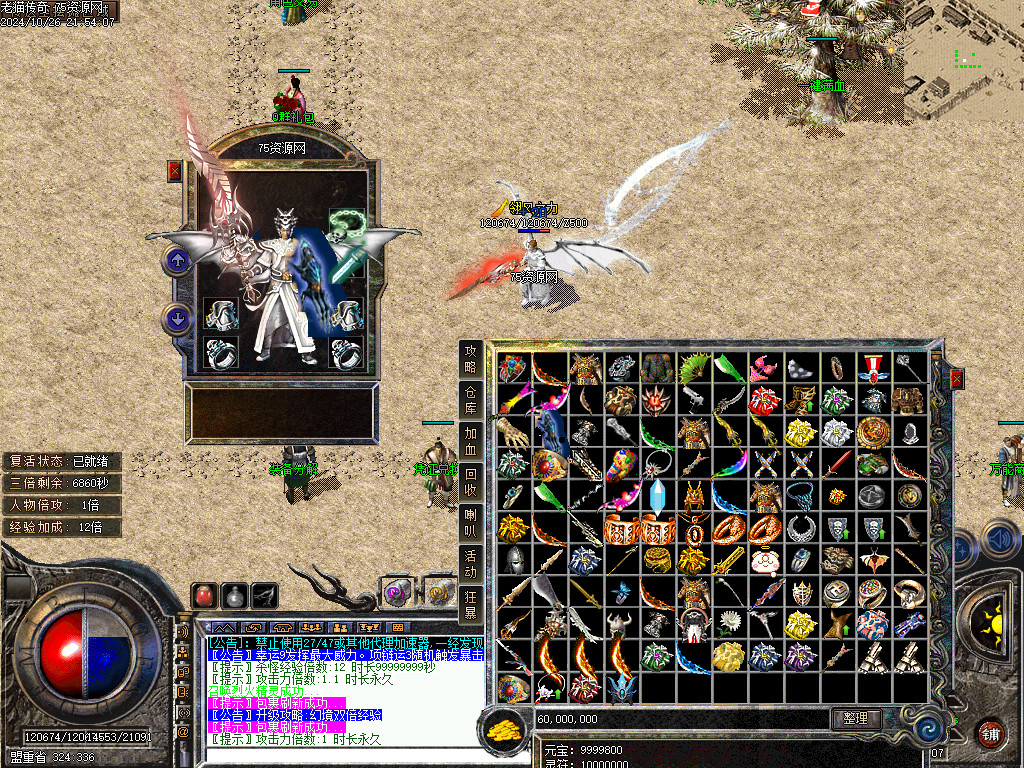Close the inventory bag window
The image size is (1024, 768).
click(956, 379)
